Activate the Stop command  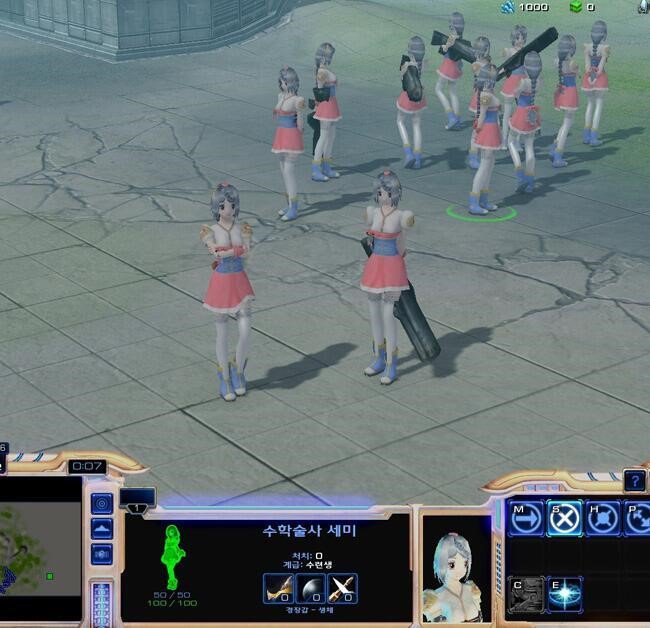coord(565,518)
